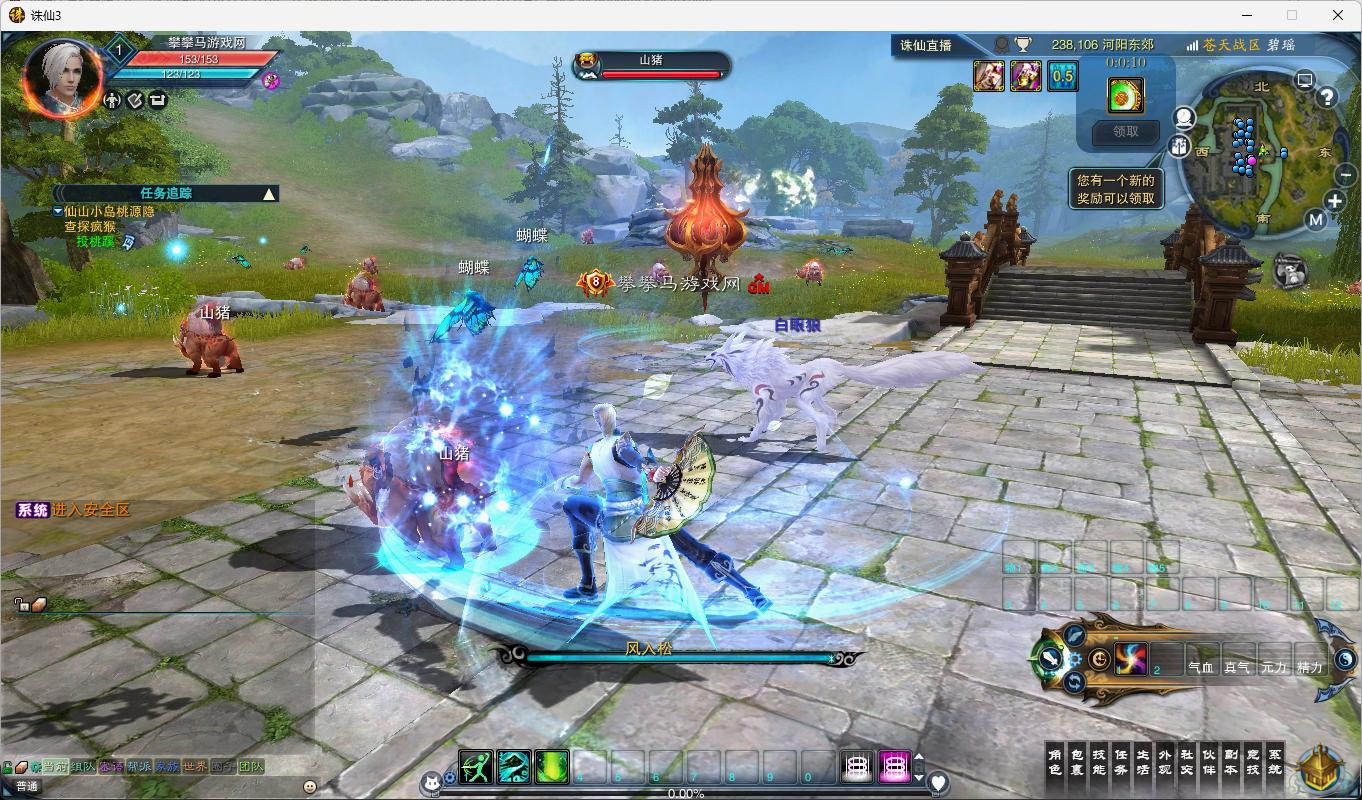Open the 任务 quest menu
1362x800 pixels.
pyautogui.click(x=1120, y=762)
